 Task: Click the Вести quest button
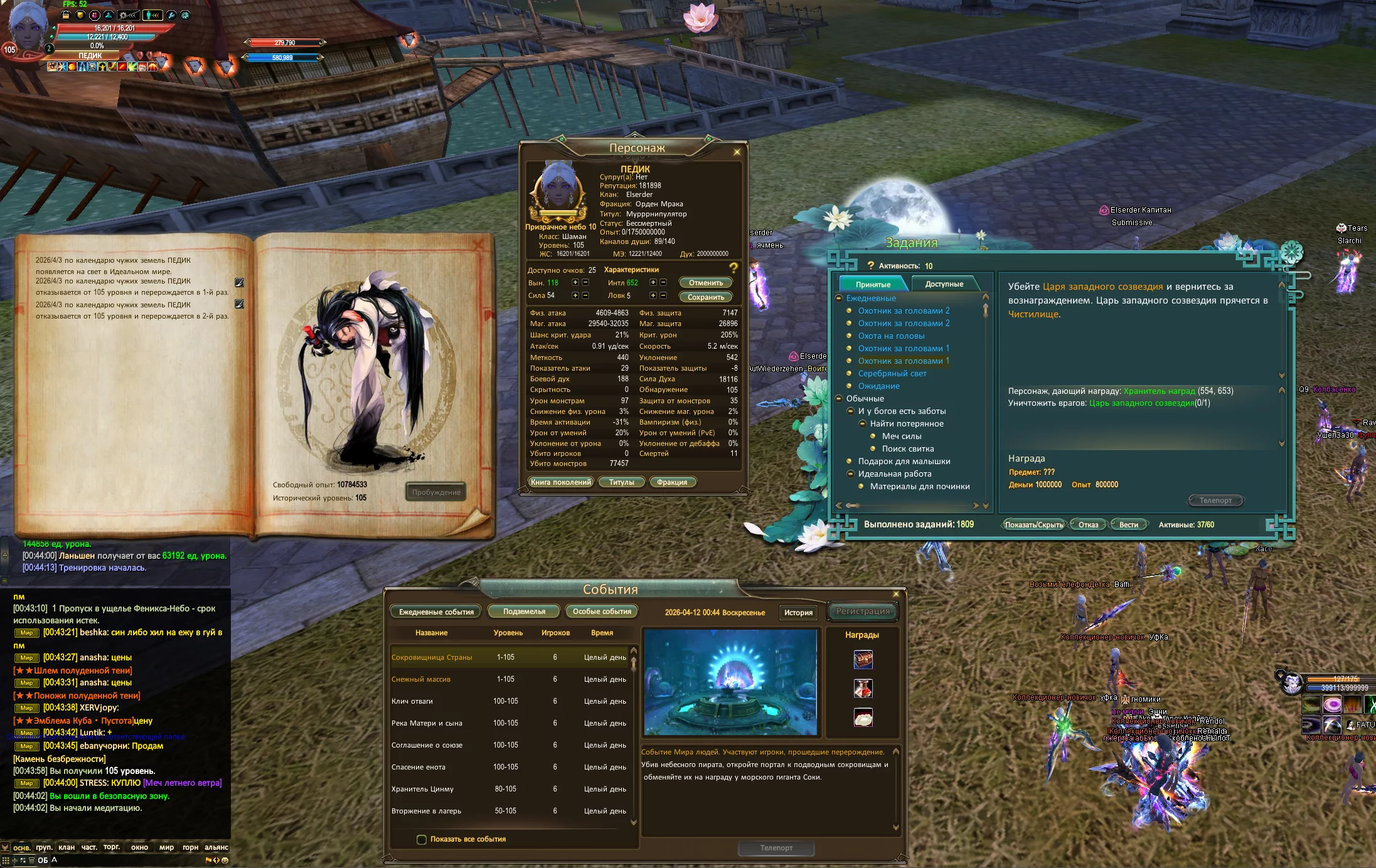[1128, 525]
